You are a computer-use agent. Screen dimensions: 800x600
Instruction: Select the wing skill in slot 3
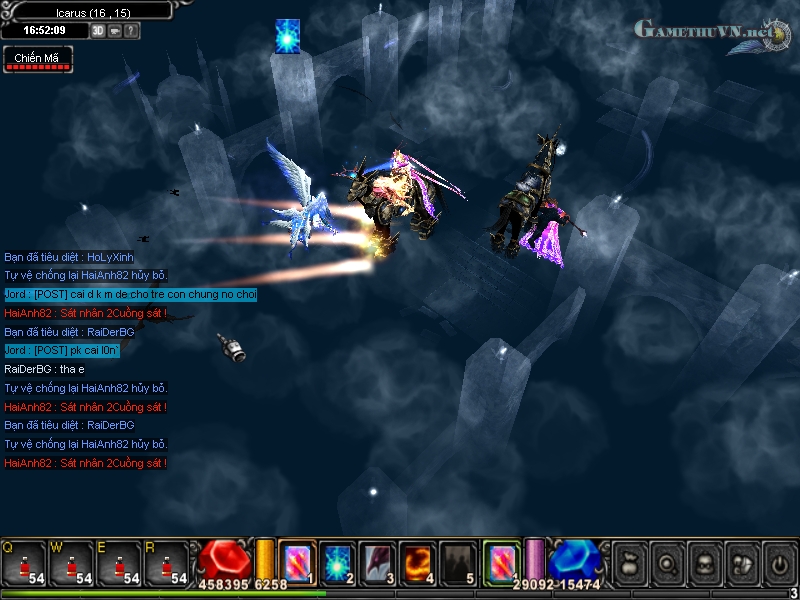[x=379, y=561]
